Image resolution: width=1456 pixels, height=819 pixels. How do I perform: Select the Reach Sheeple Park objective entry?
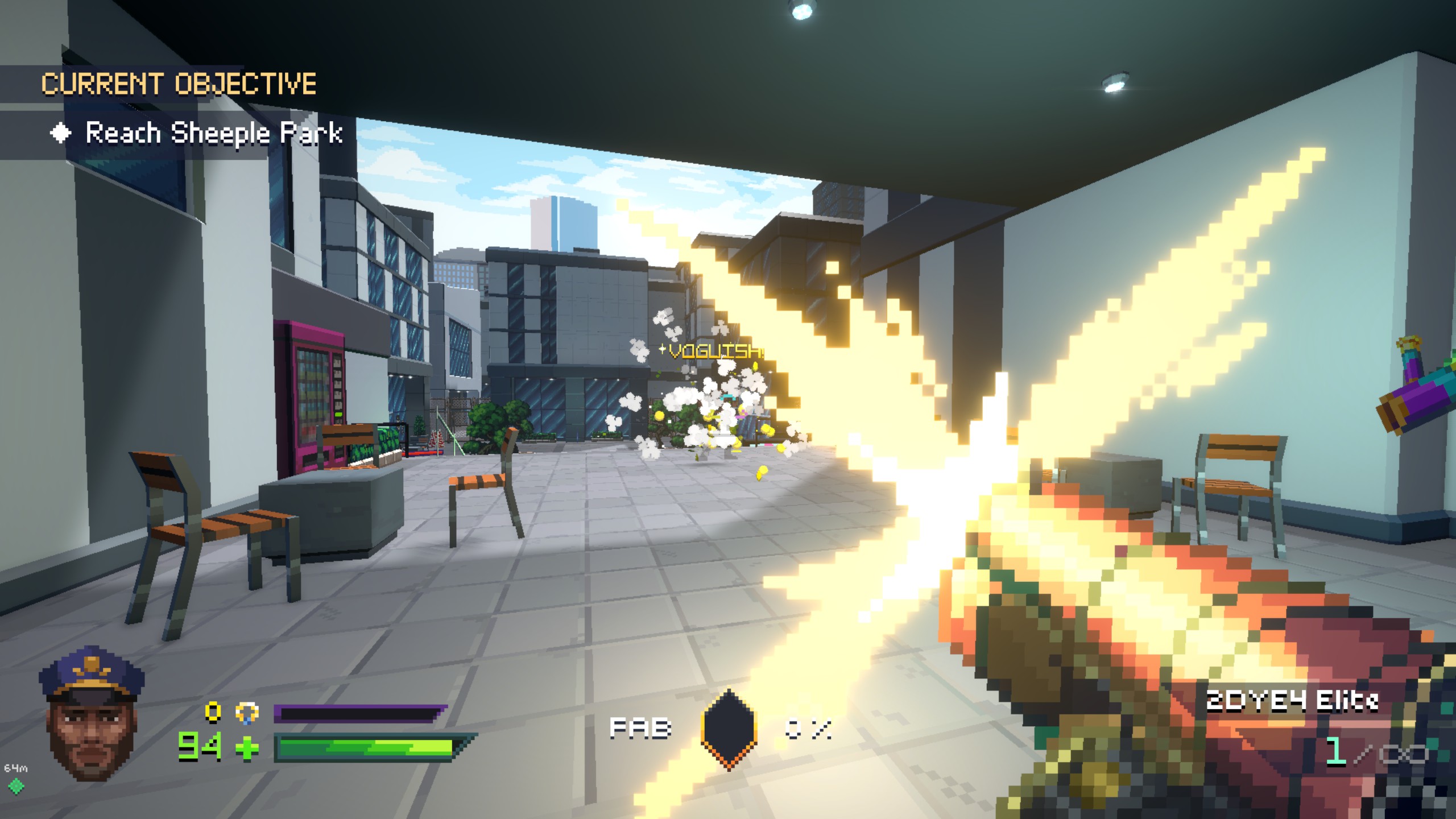pyautogui.click(x=213, y=134)
